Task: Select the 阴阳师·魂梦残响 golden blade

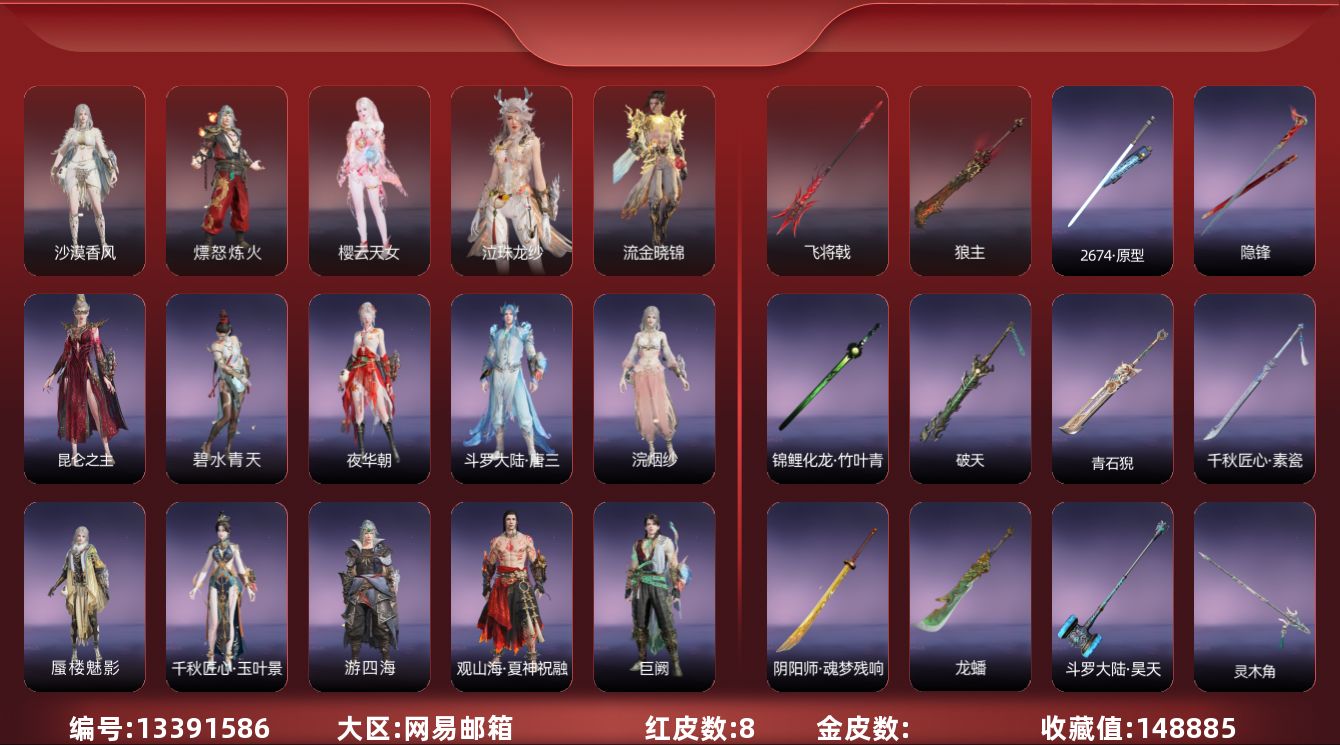Action: pos(827,596)
